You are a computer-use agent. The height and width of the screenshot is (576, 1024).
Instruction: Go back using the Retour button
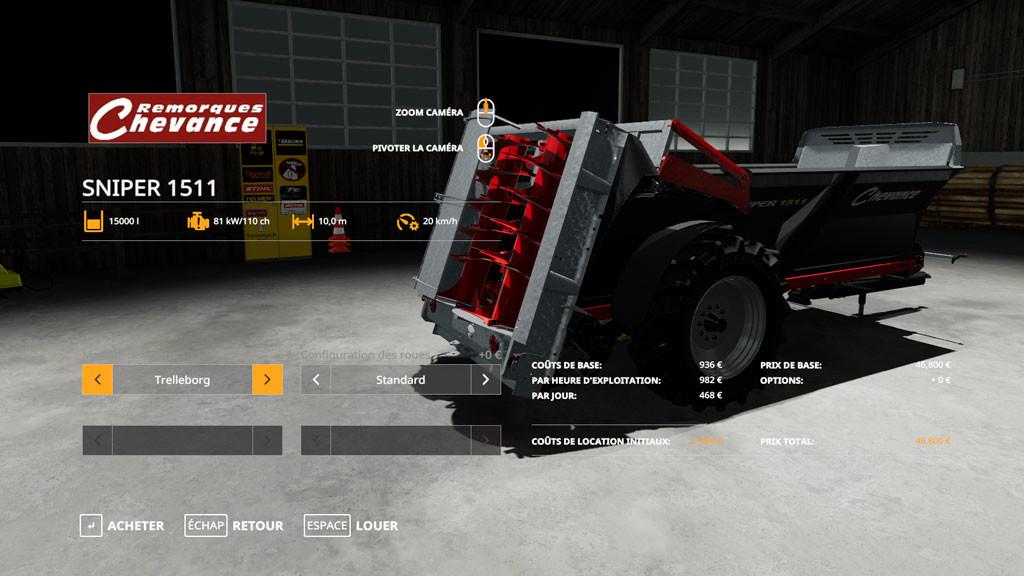[234, 526]
